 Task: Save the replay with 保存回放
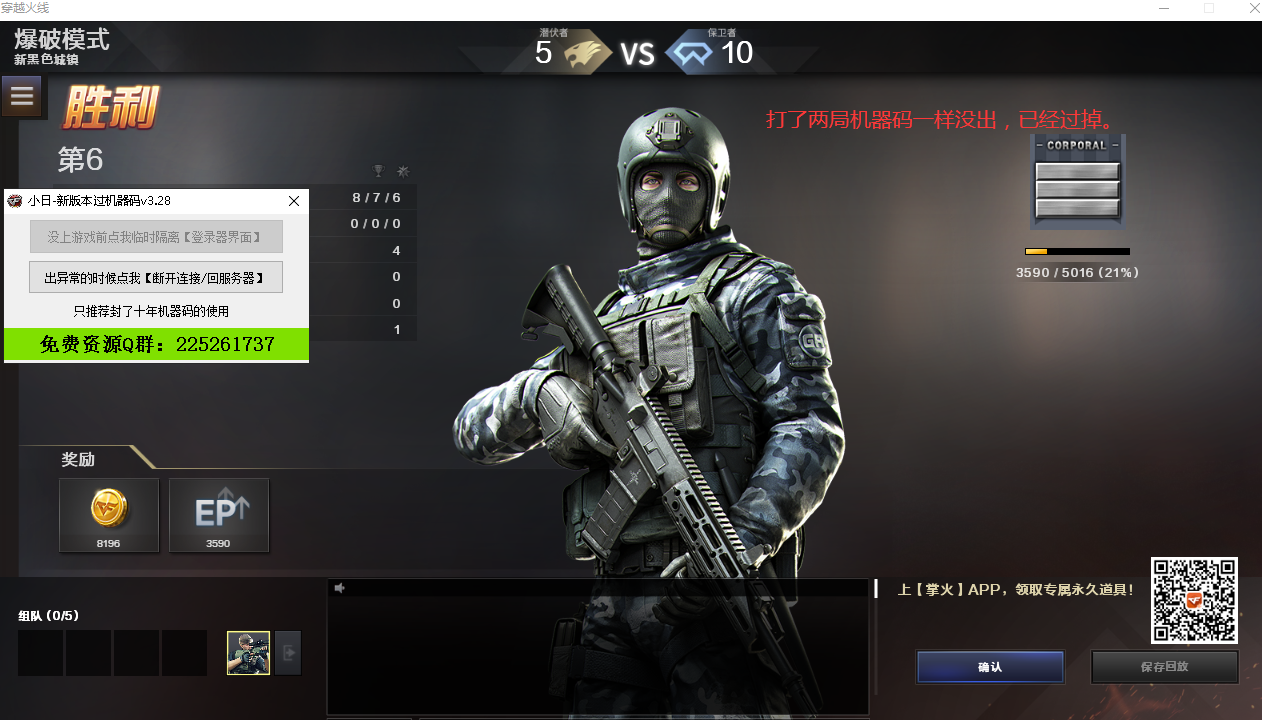[1164, 667]
